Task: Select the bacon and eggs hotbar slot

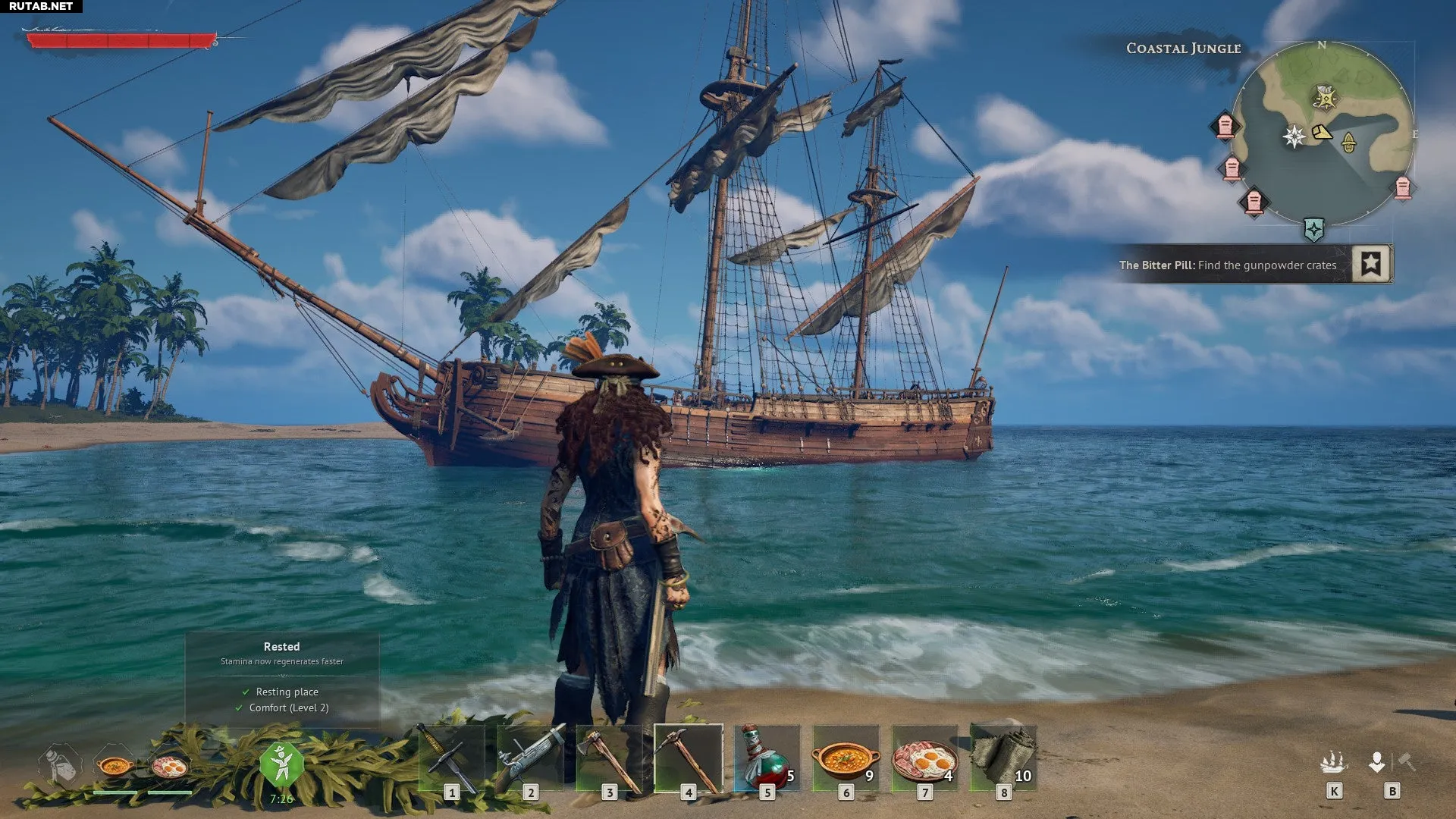Action: point(924,758)
